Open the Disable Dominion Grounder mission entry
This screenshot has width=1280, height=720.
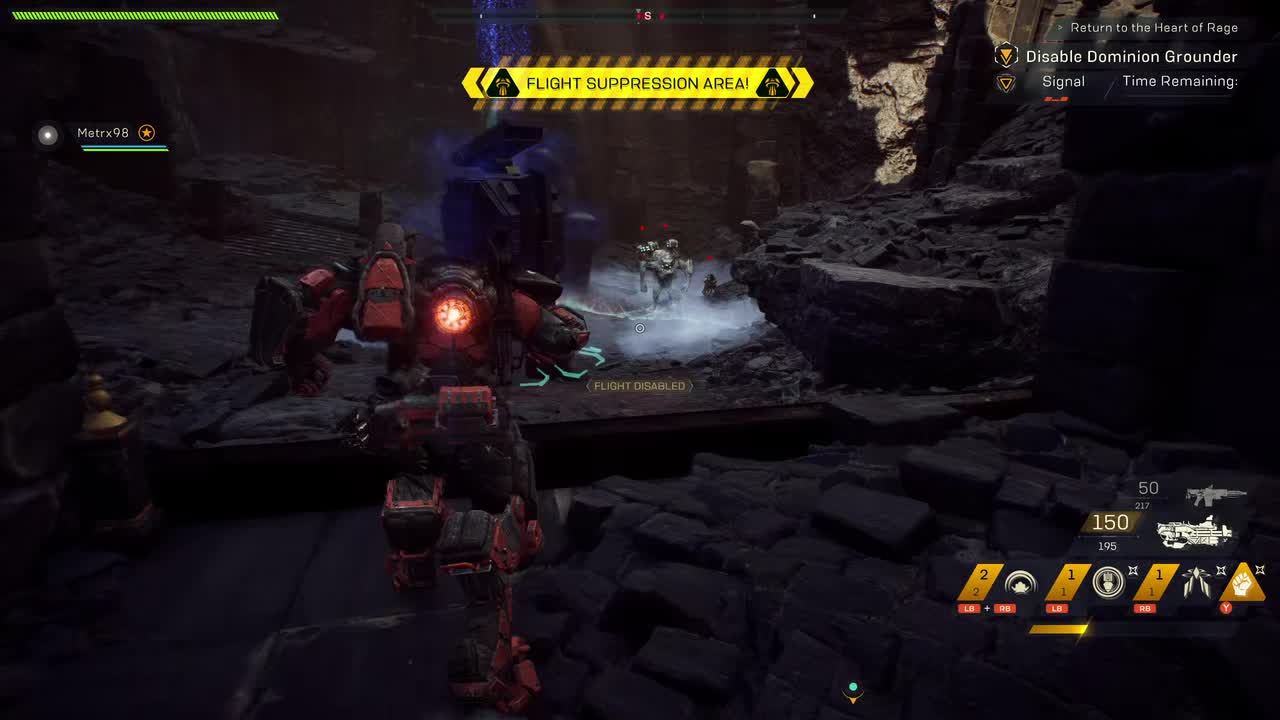coord(1132,57)
